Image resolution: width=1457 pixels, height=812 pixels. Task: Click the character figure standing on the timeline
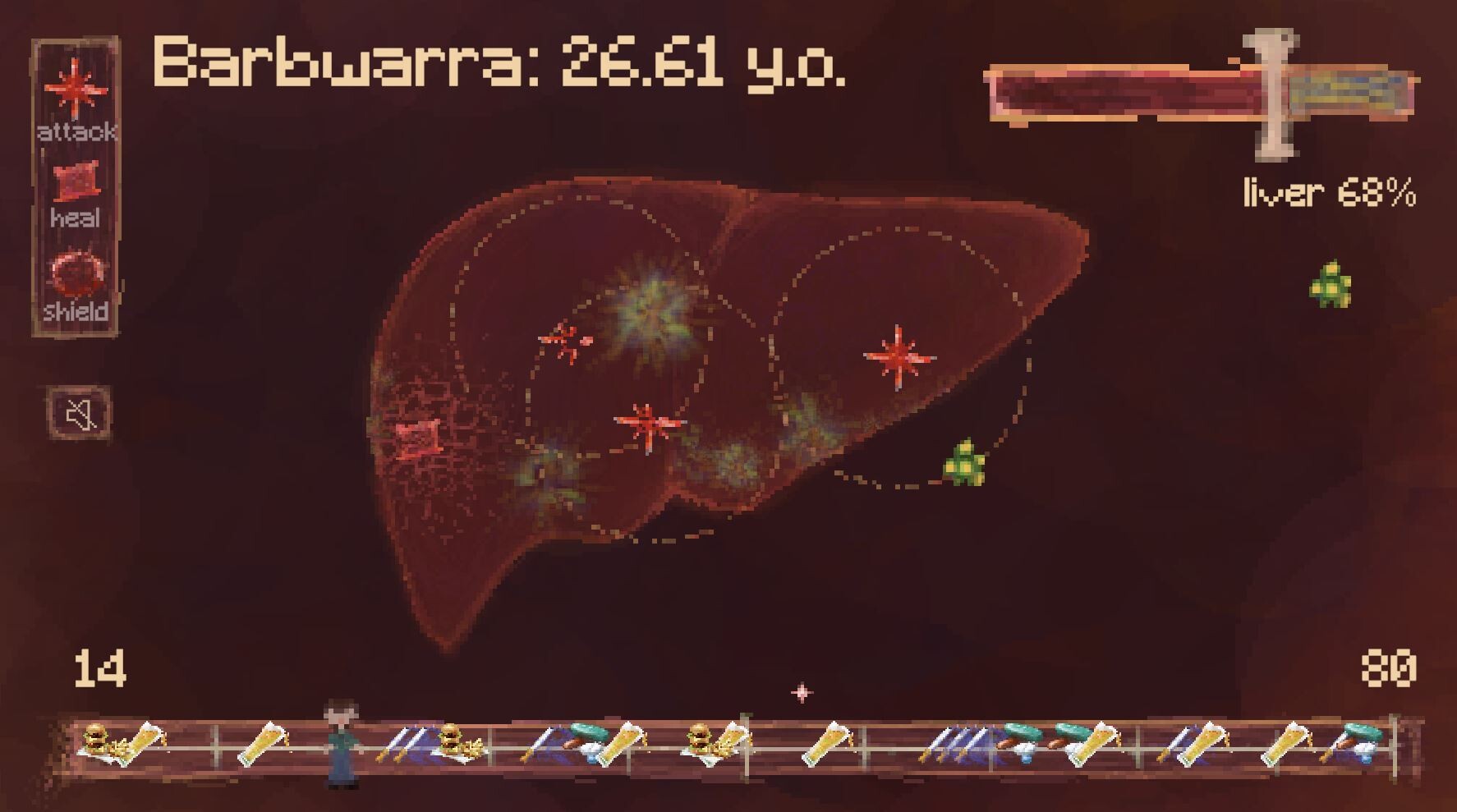click(341, 743)
